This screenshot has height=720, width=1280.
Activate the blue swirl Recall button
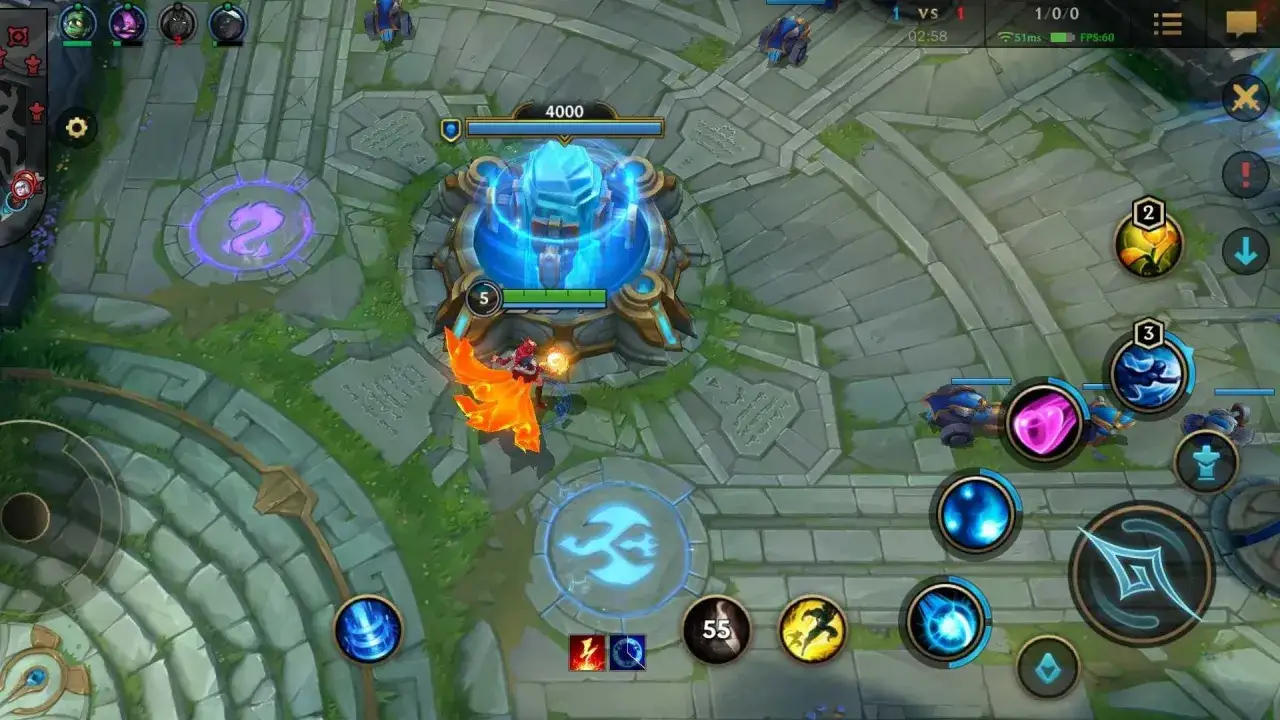[368, 630]
